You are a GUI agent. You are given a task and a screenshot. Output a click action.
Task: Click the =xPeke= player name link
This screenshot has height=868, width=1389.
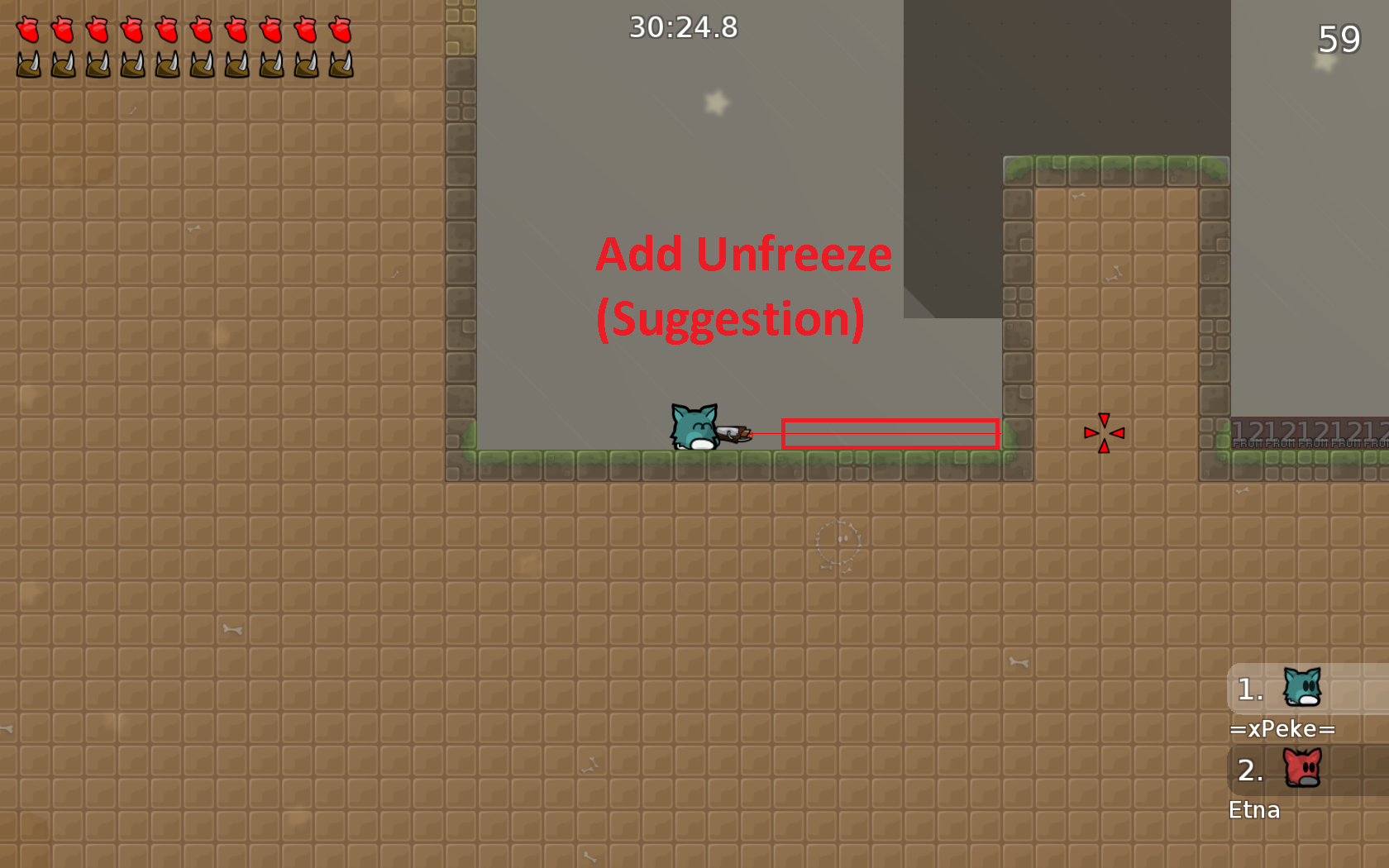tap(1282, 728)
